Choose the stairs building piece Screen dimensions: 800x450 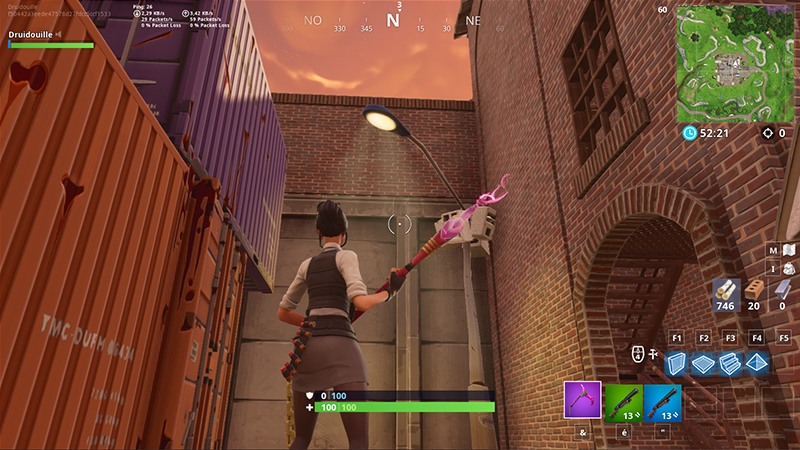tap(730, 364)
